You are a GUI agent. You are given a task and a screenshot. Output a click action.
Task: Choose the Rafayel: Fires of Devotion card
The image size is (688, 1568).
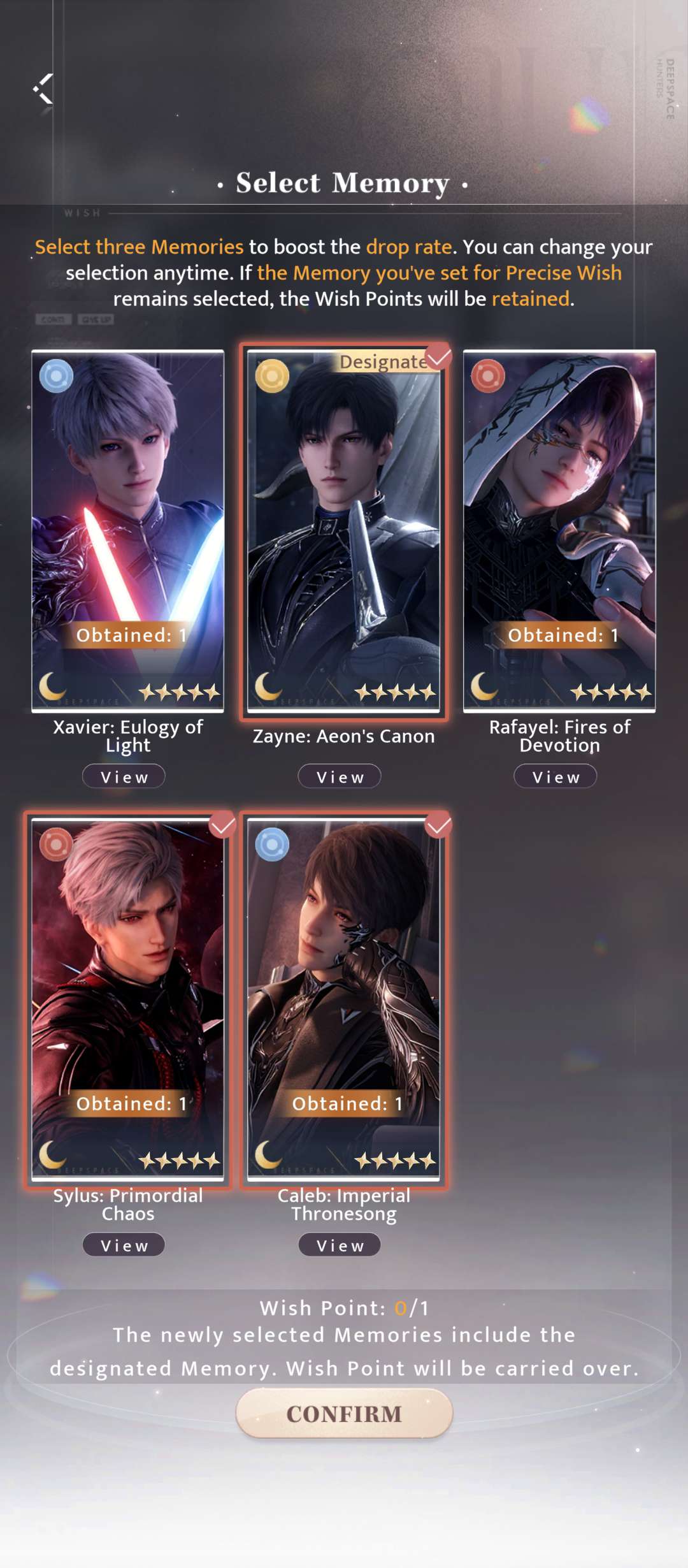(559, 530)
